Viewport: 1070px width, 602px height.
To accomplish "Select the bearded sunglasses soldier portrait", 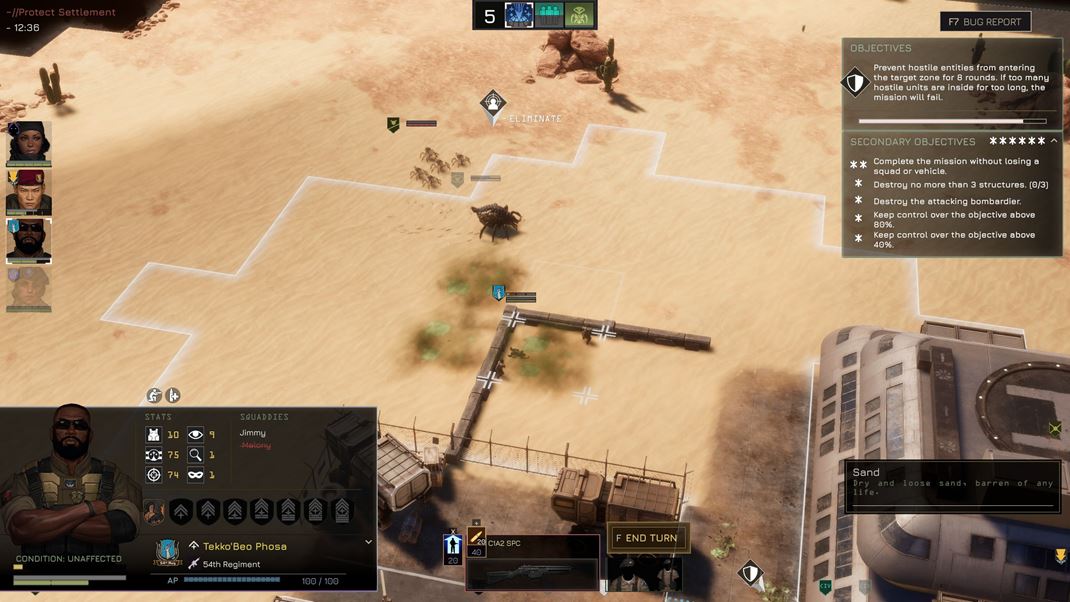I will pos(28,240).
